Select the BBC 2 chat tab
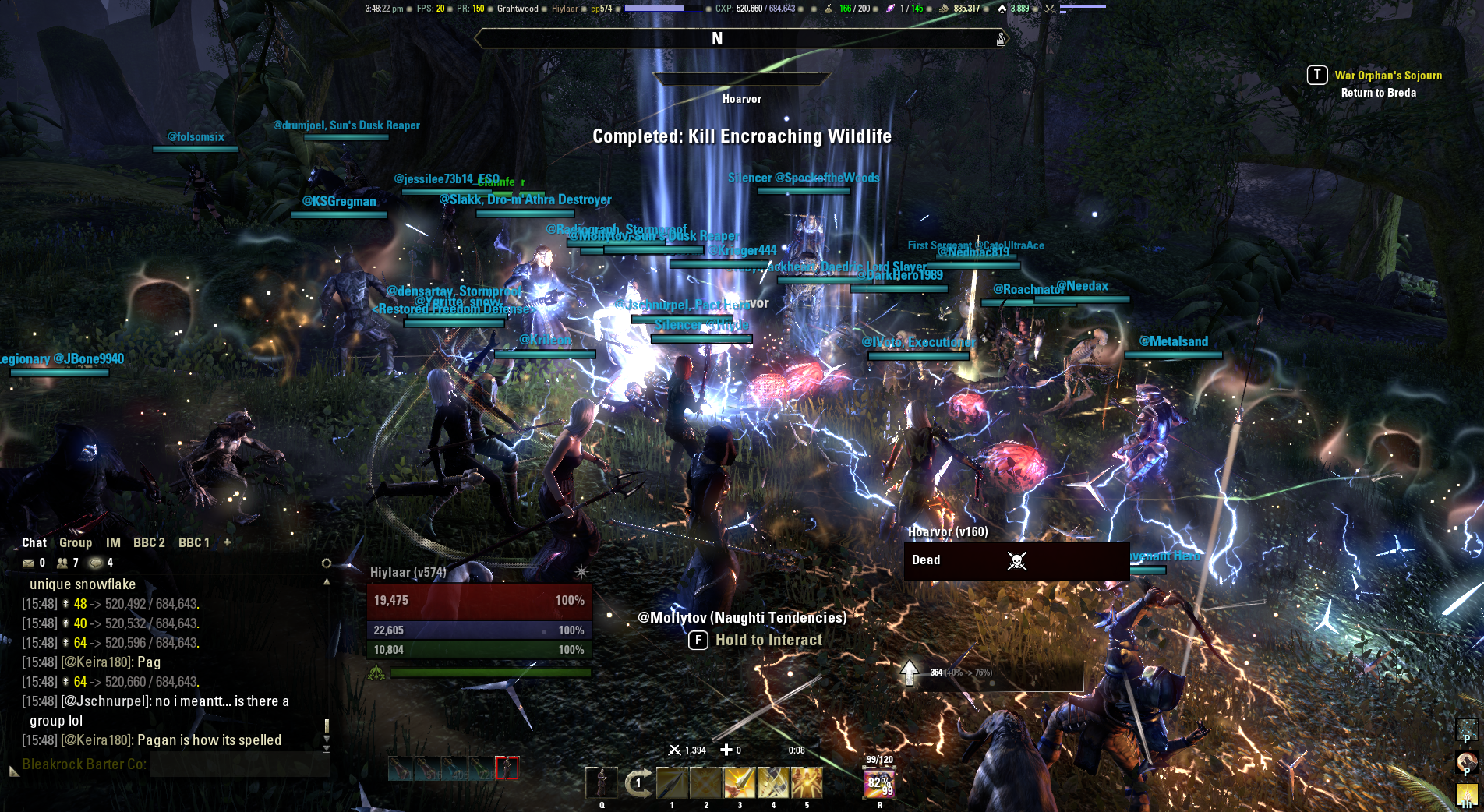 (x=149, y=542)
